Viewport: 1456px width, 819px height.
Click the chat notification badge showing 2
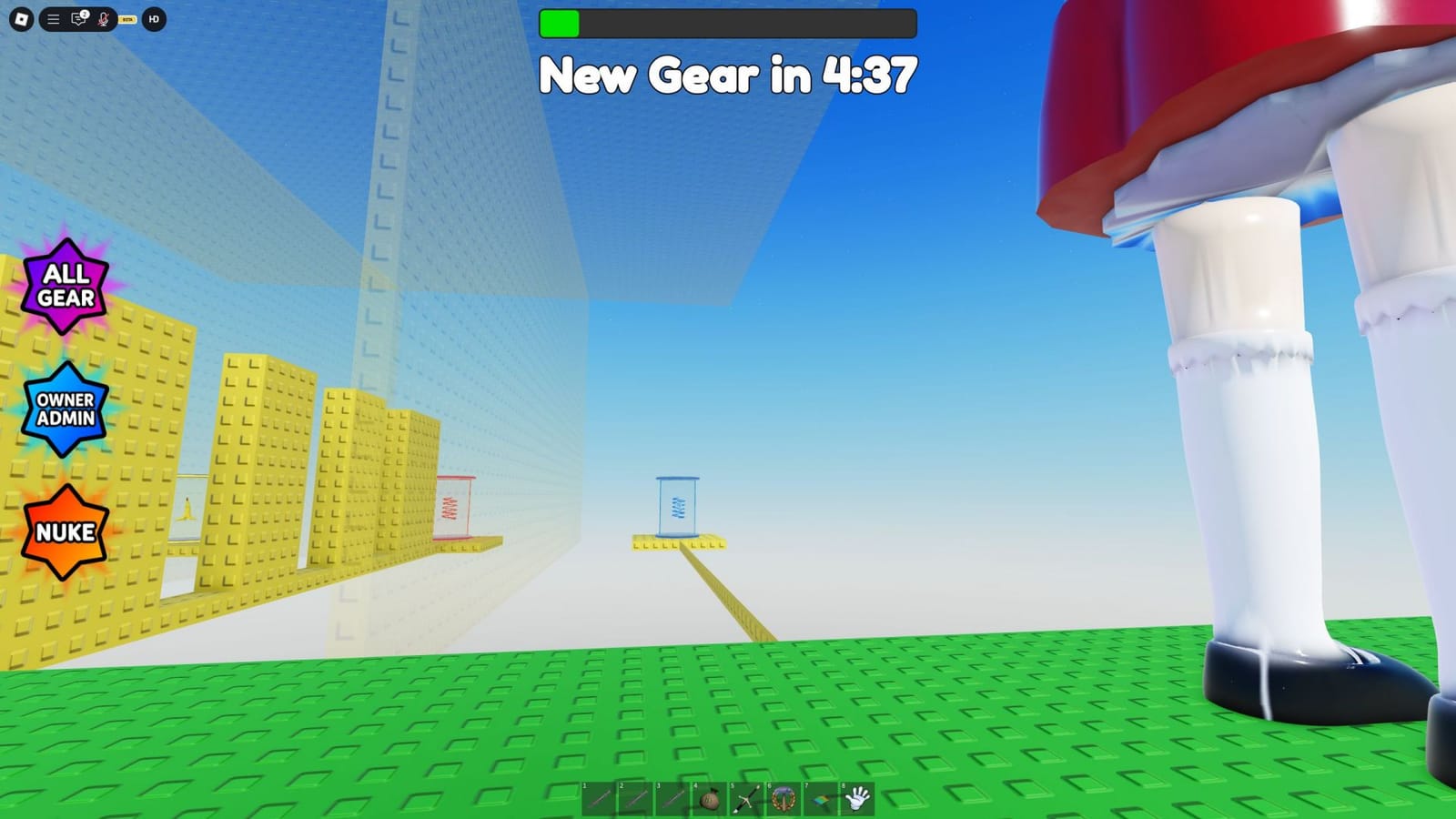coord(85,13)
